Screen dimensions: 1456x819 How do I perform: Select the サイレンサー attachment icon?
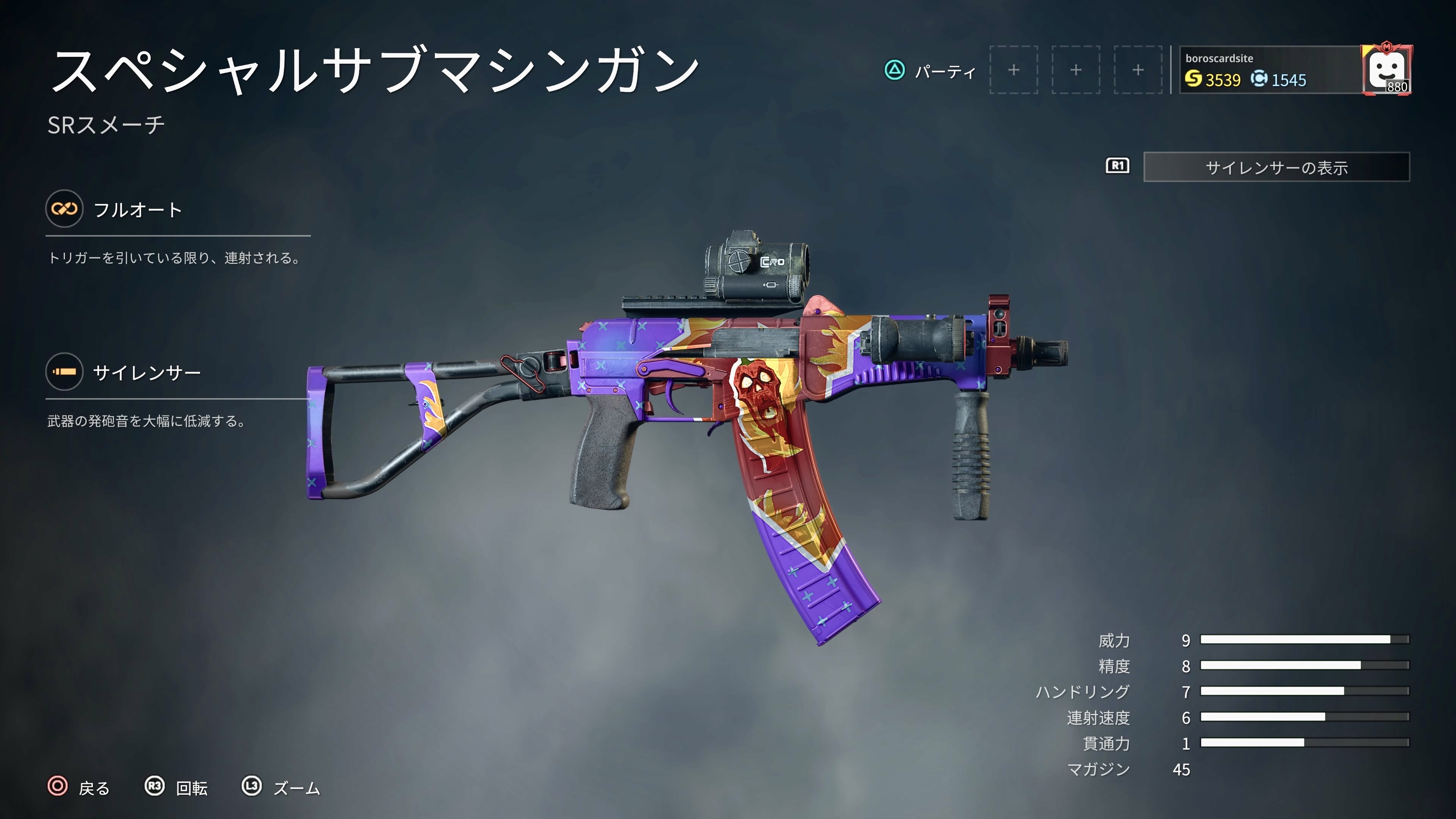pos(64,372)
